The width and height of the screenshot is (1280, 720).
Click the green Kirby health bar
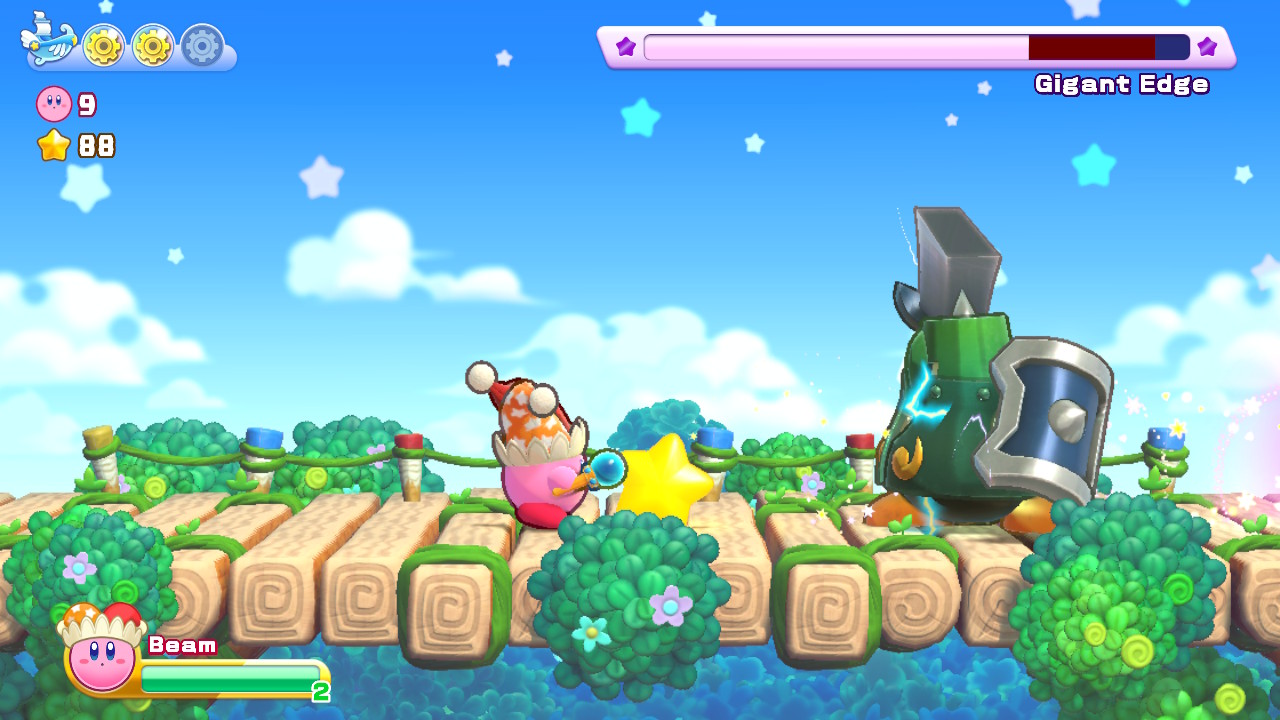pyautogui.click(x=228, y=678)
